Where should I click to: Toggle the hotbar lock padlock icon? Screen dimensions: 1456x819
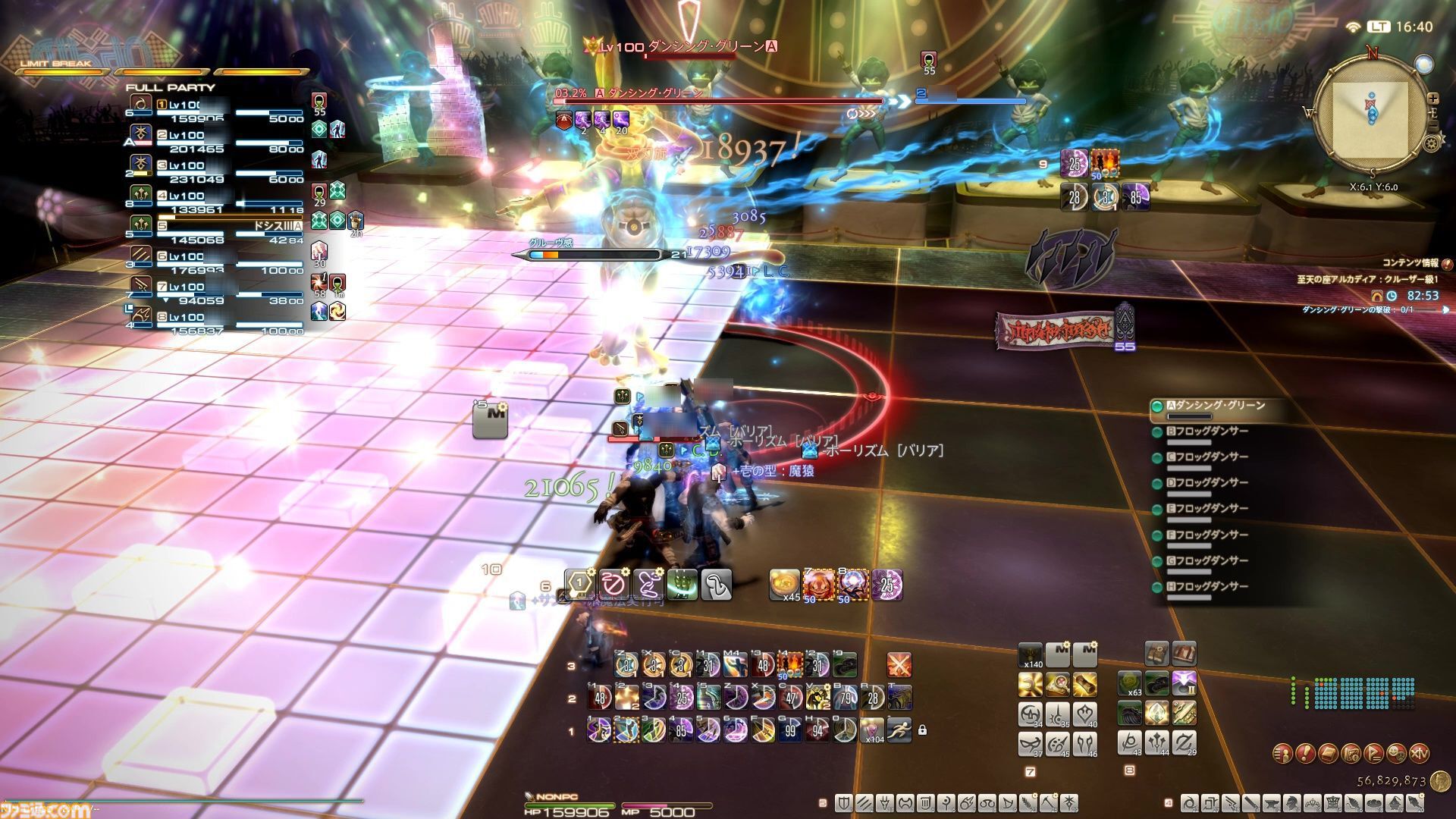click(924, 730)
